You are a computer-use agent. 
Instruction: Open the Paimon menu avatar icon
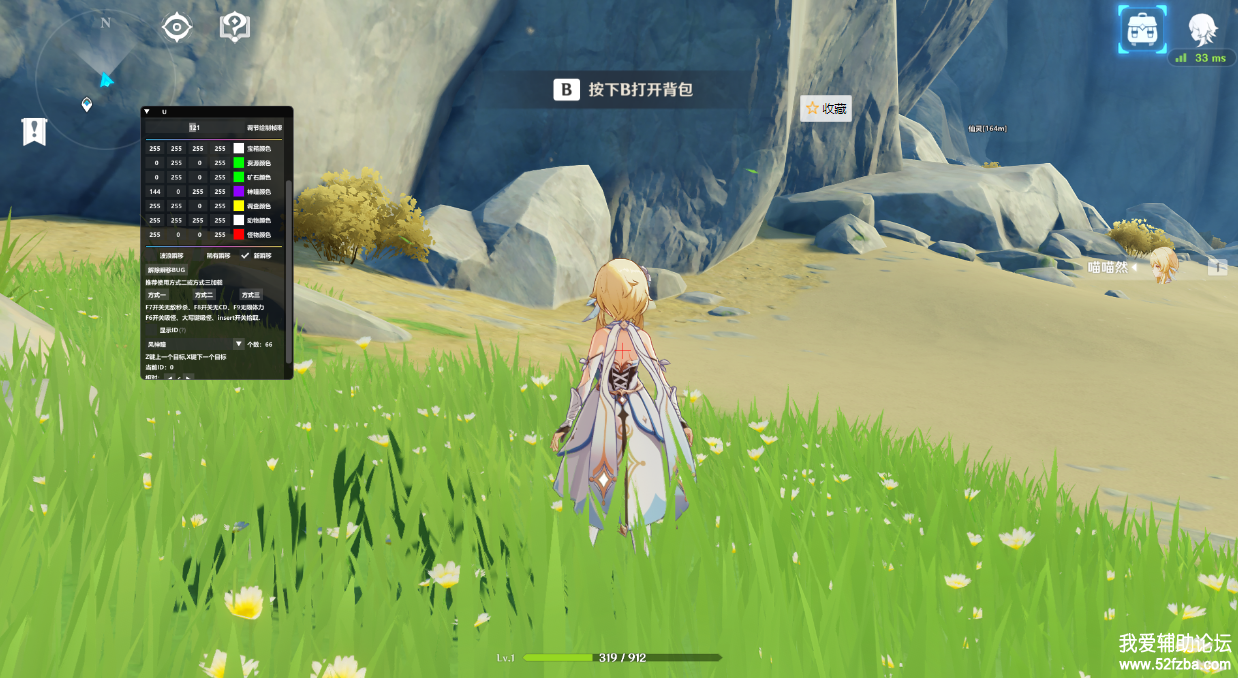(1202, 28)
